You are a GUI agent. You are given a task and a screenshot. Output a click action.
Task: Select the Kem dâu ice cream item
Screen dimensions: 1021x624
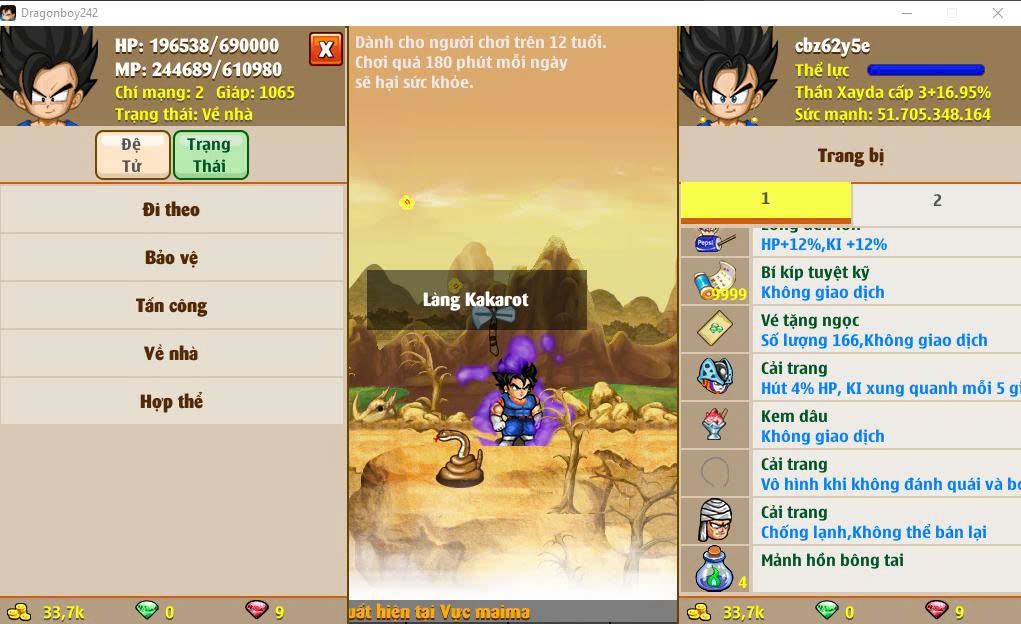850,425
